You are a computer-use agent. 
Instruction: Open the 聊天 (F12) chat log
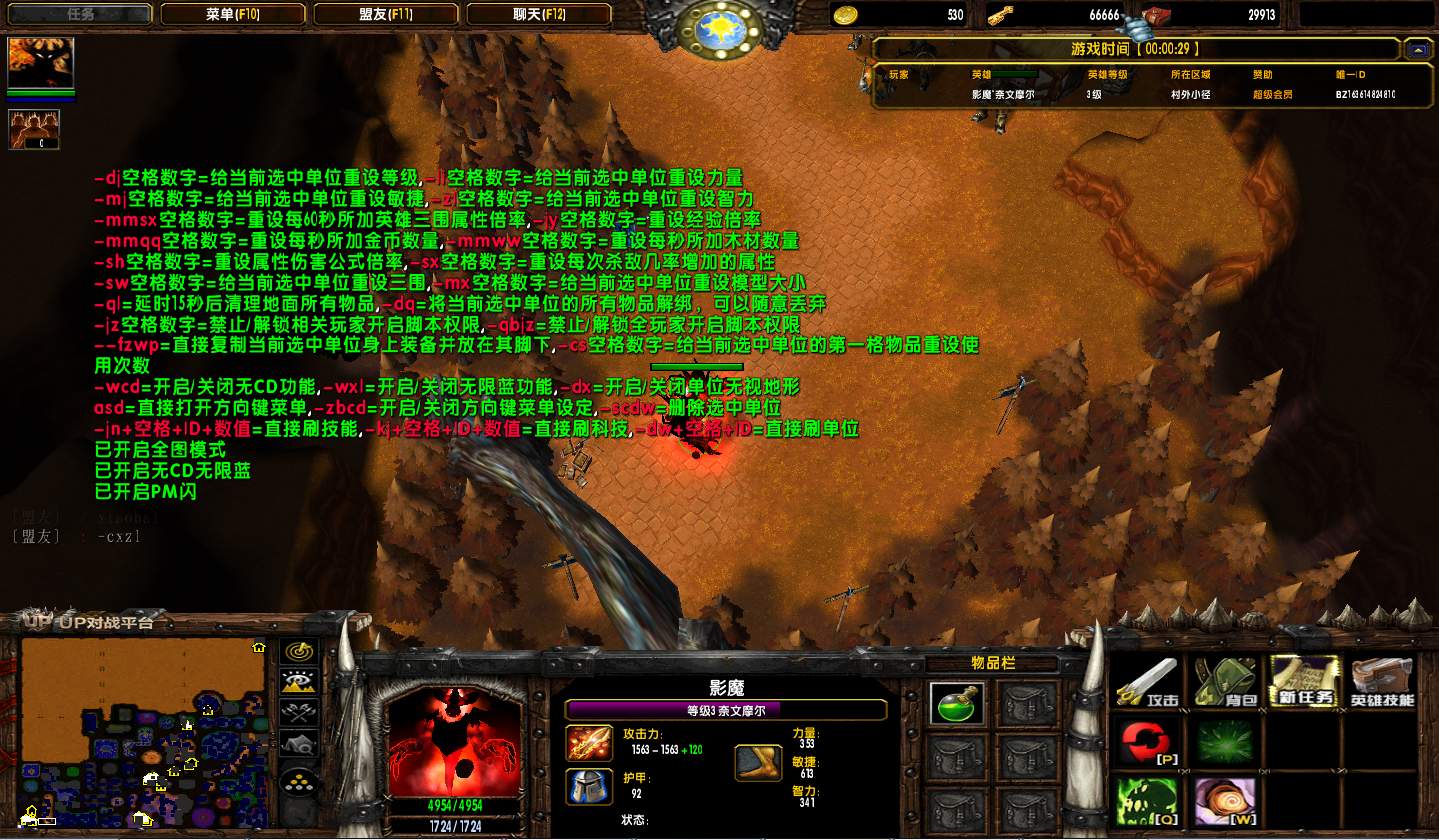tap(540, 14)
